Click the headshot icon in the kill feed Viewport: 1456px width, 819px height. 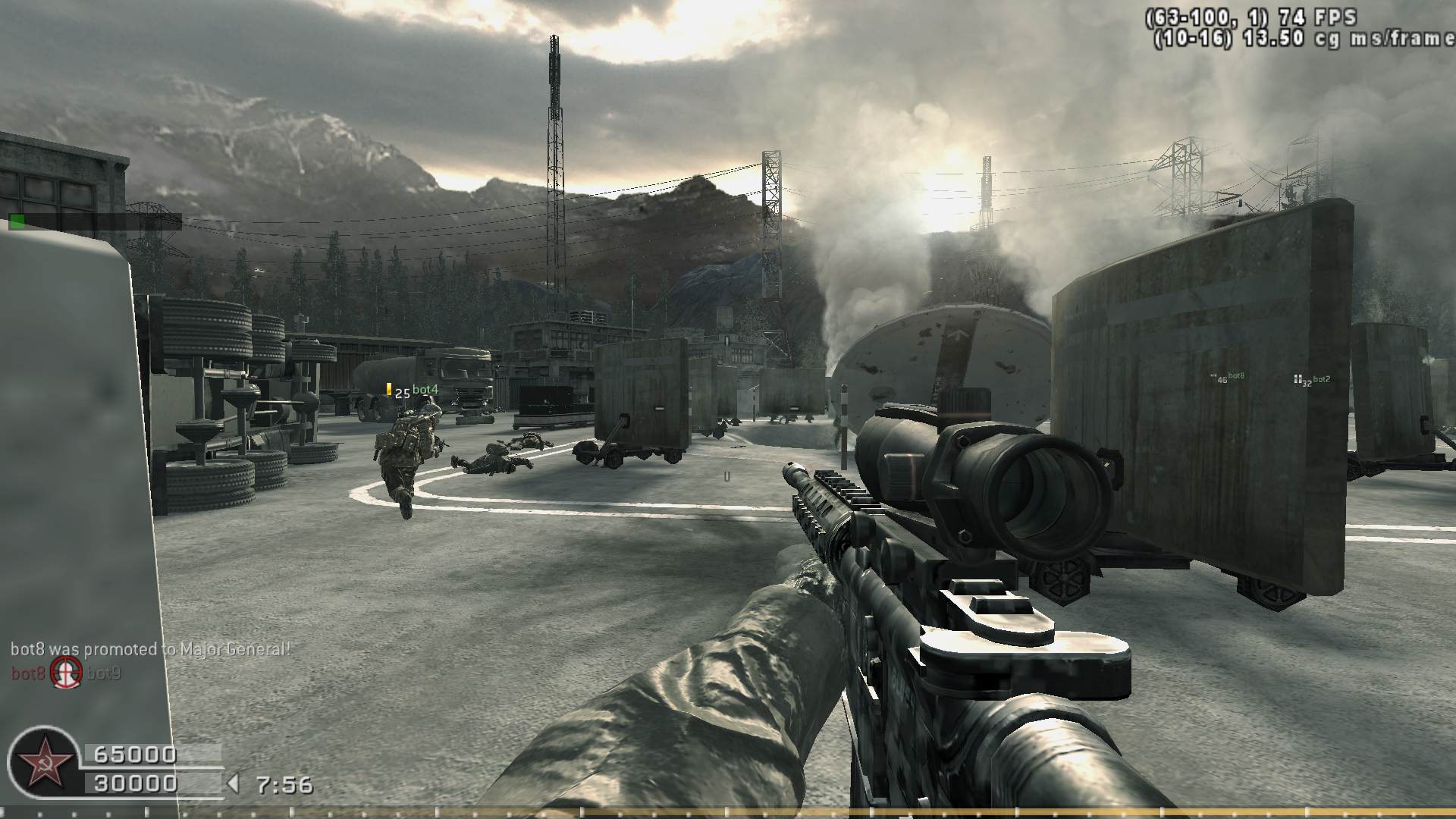coord(66,673)
